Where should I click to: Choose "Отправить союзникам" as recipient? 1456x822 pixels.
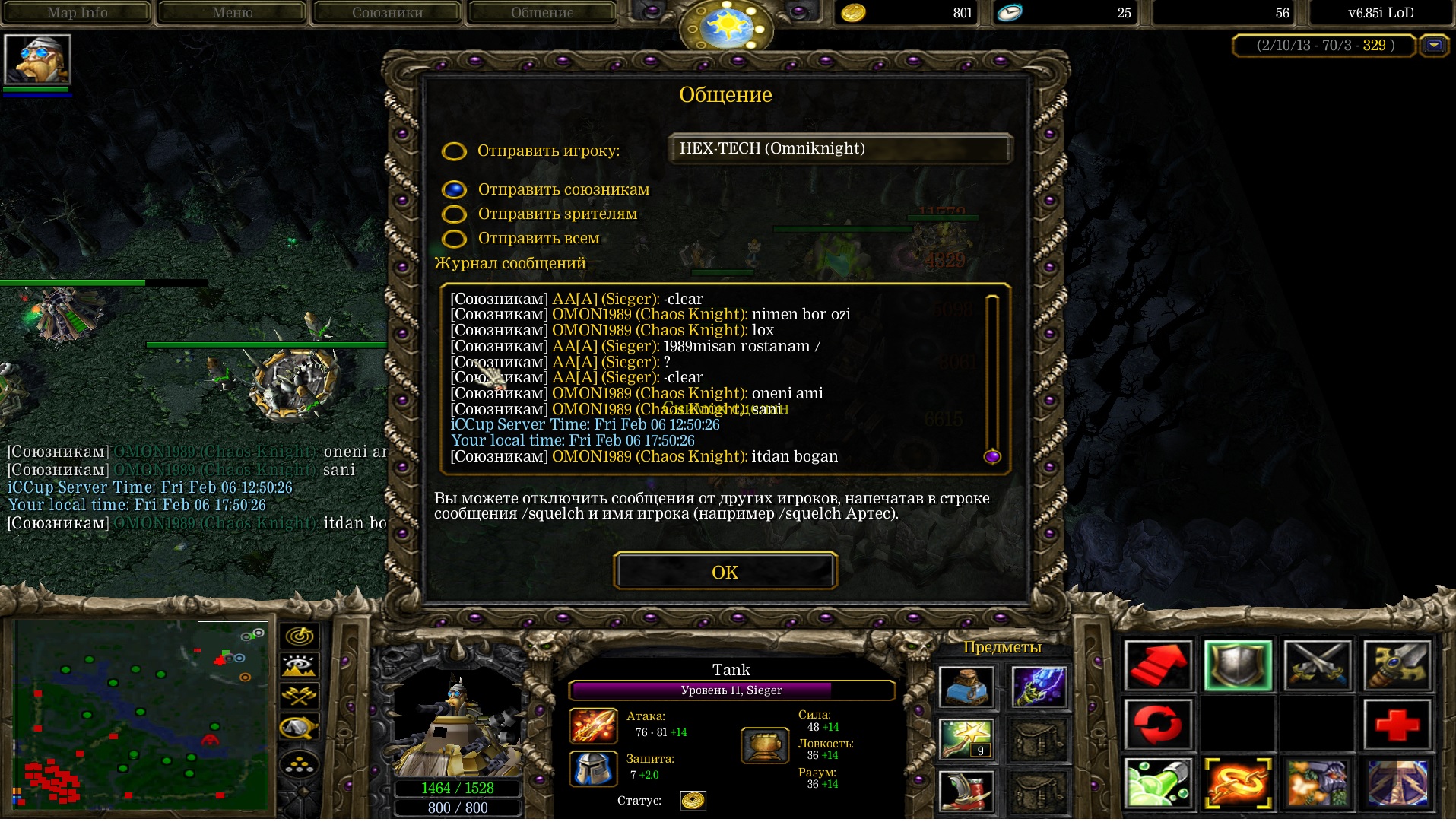[454, 189]
